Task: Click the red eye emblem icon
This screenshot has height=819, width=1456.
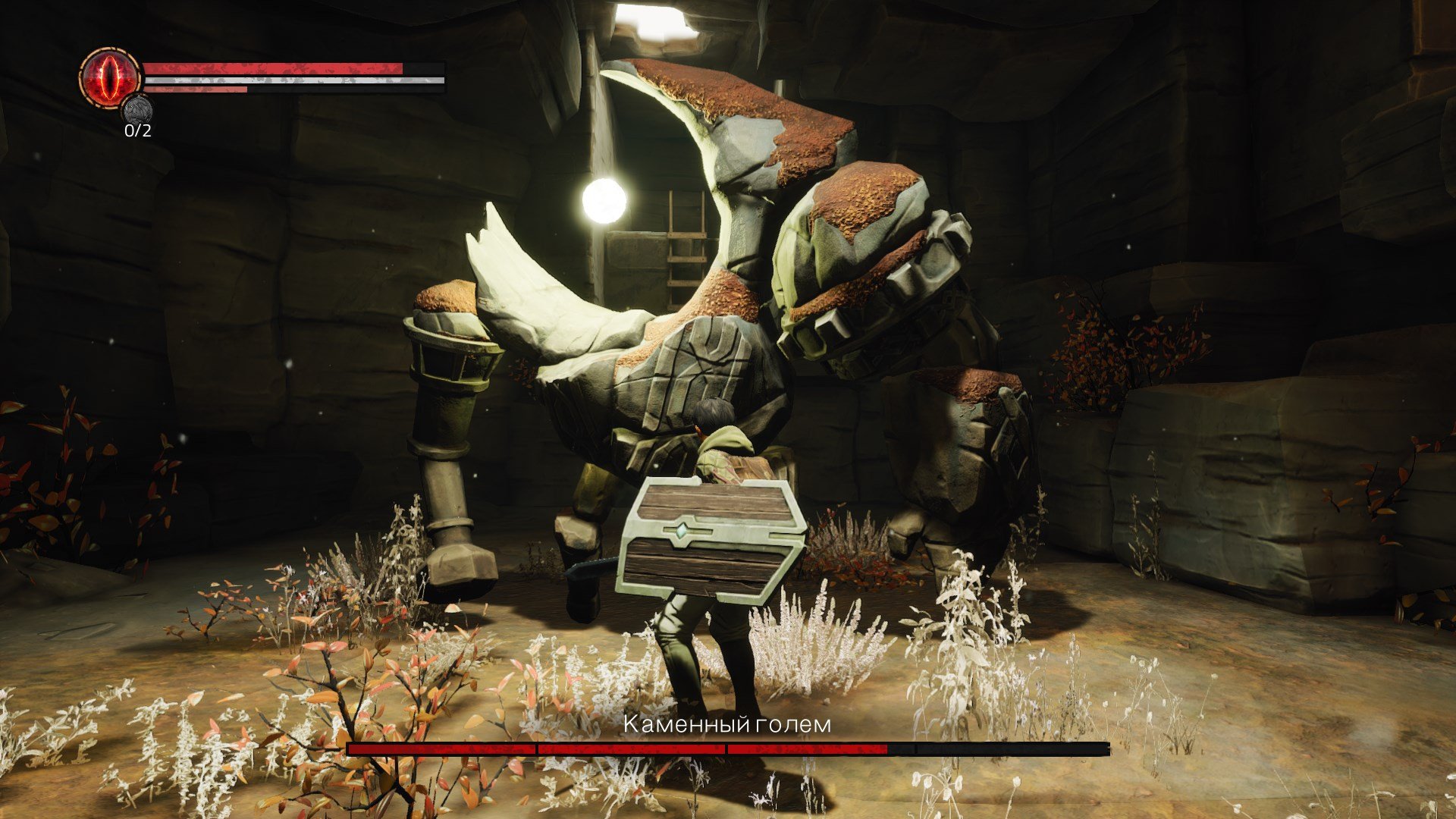Action: (x=111, y=77)
